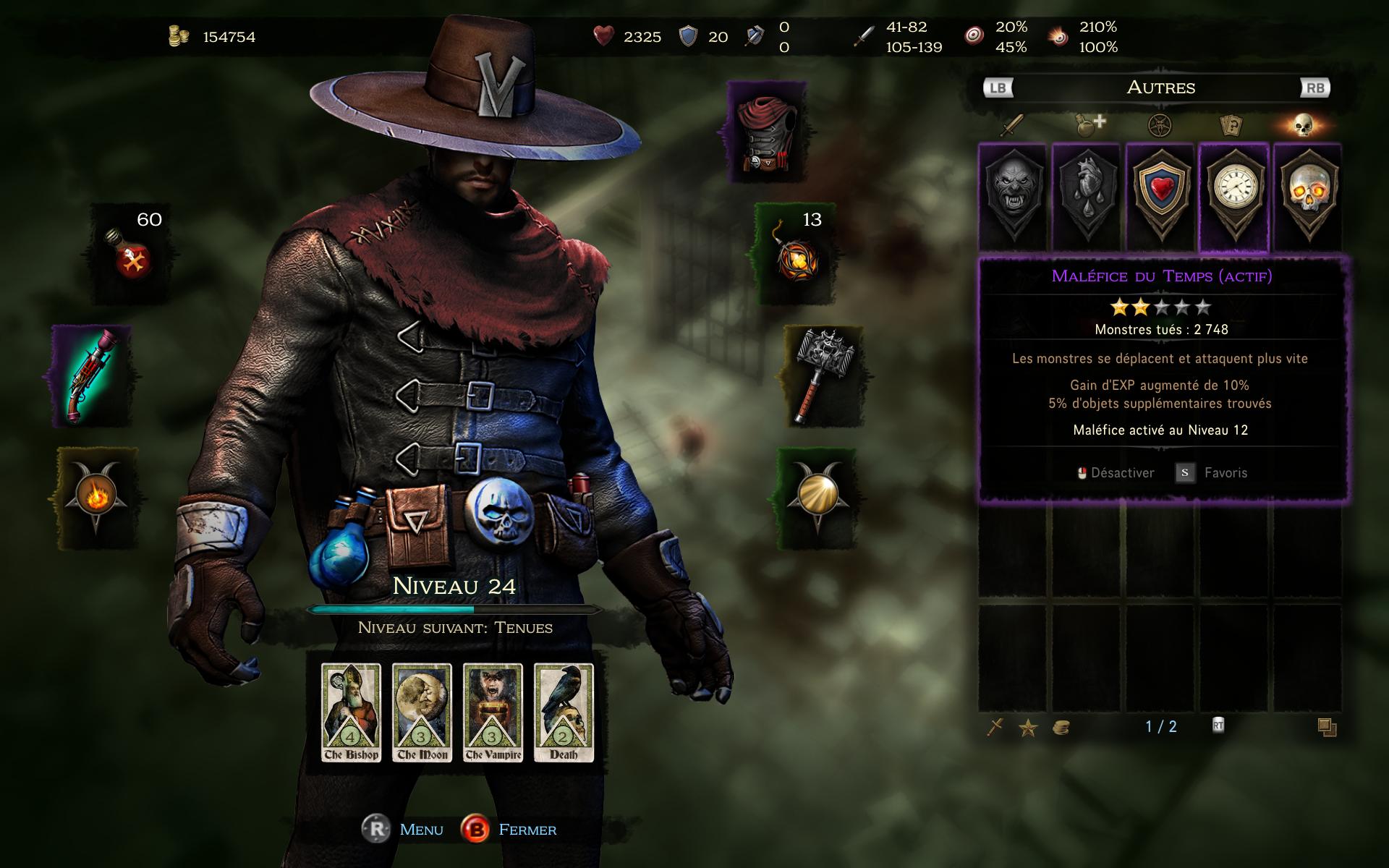1389x868 pixels.
Task: Pick The Vampire tarot card
Action: coord(493,712)
